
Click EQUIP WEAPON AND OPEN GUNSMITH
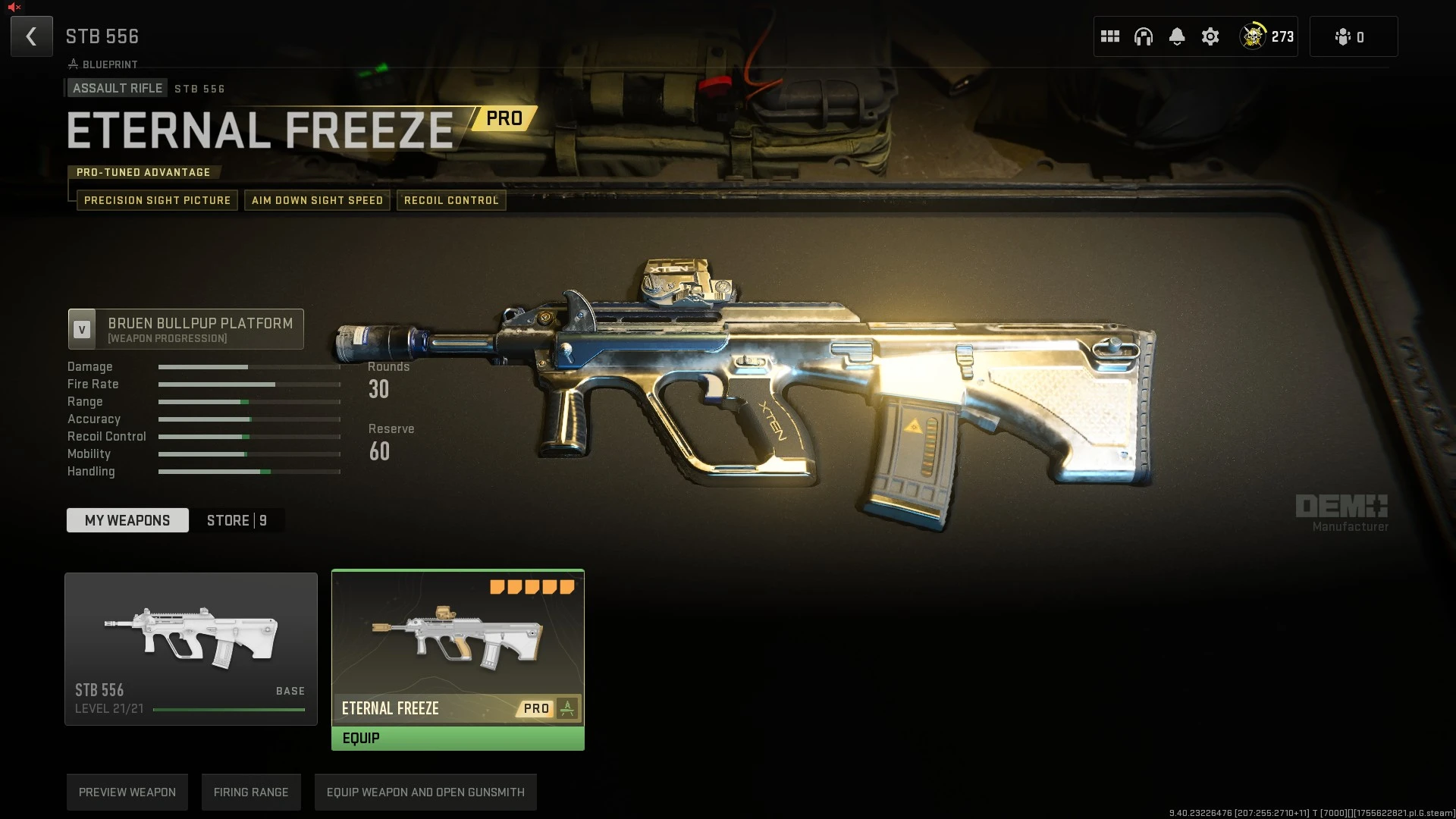tap(425, 792)
